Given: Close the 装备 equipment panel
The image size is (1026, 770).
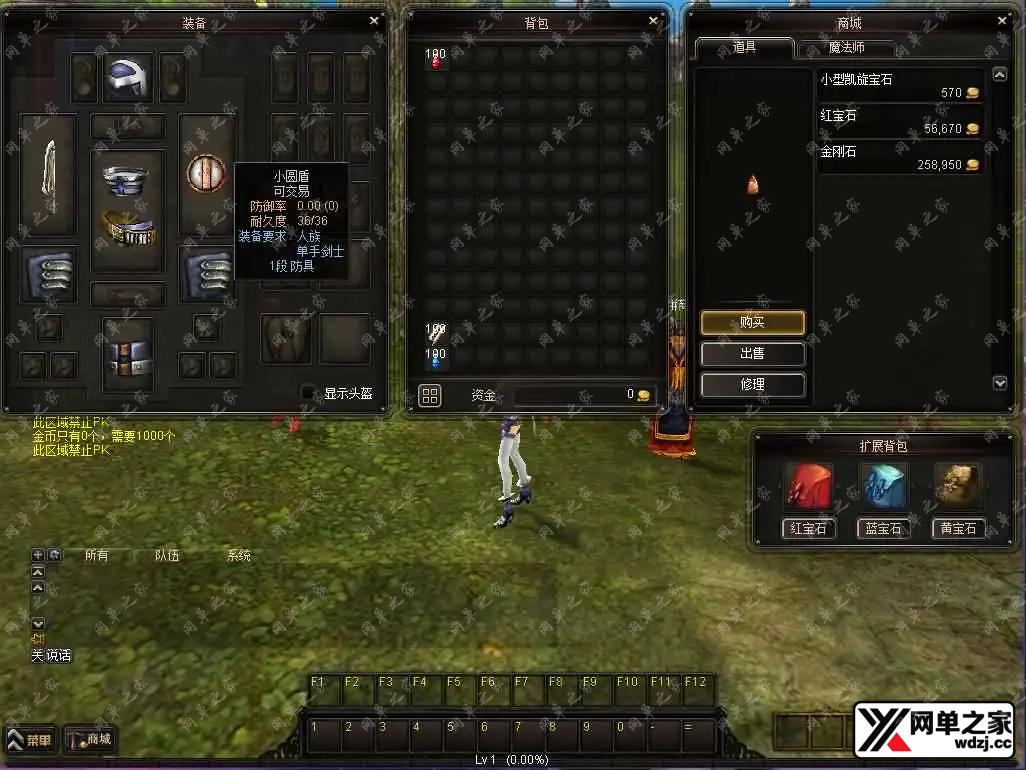Looking at the screenshot, I should pos(374,20).
